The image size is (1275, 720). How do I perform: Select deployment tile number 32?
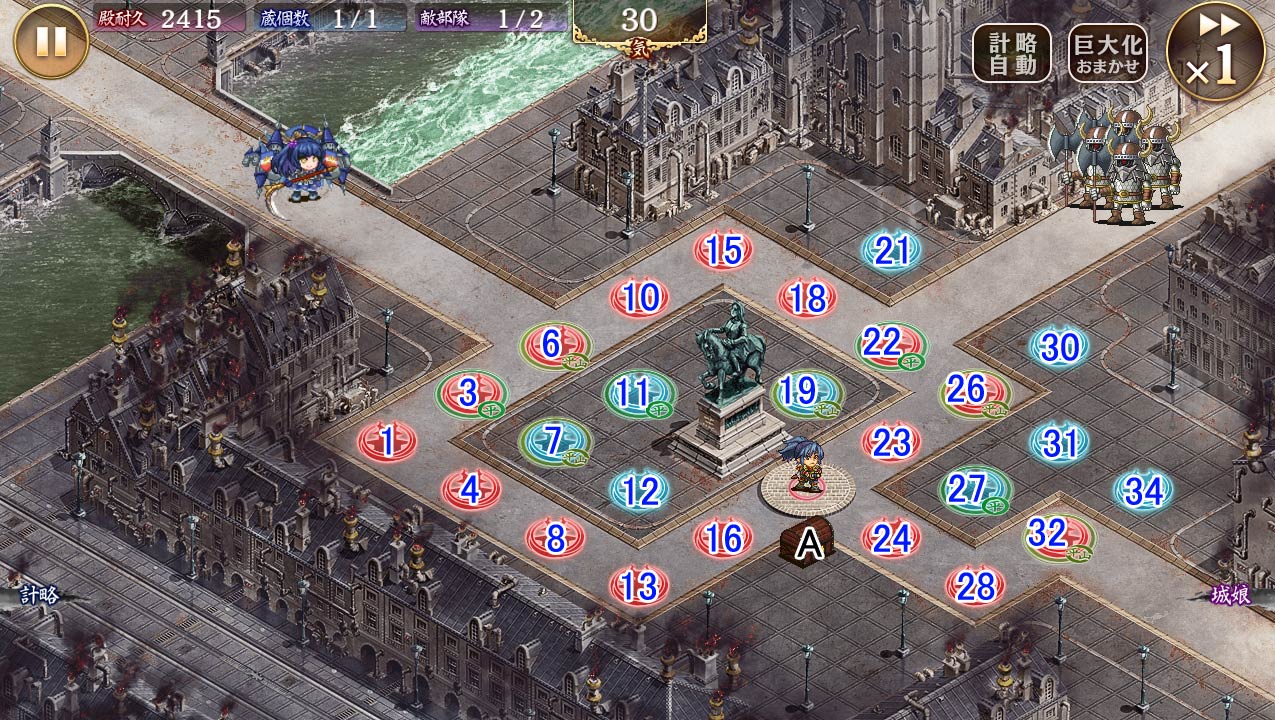(x=1058, y=536)
